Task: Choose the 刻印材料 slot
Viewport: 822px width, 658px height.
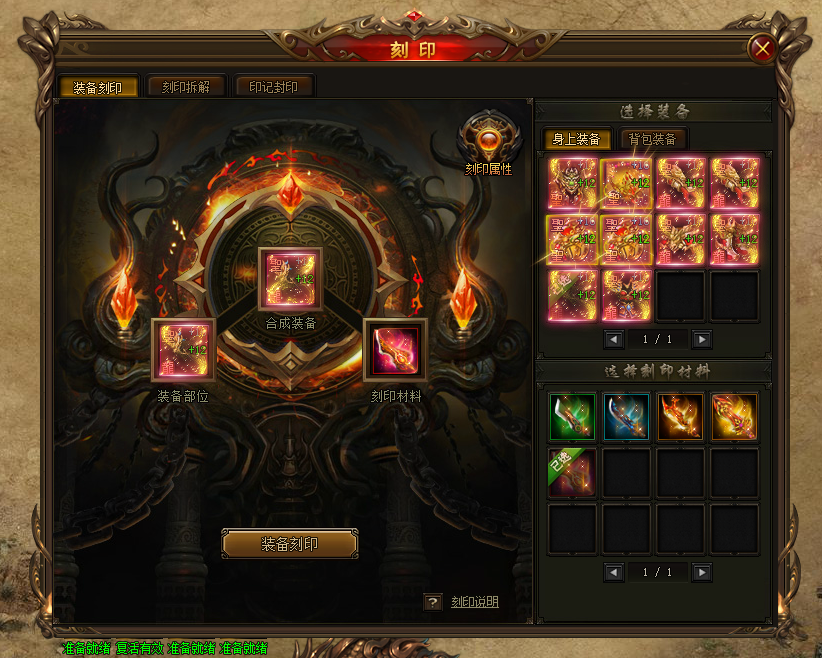Action: click(x=396, y=350)
